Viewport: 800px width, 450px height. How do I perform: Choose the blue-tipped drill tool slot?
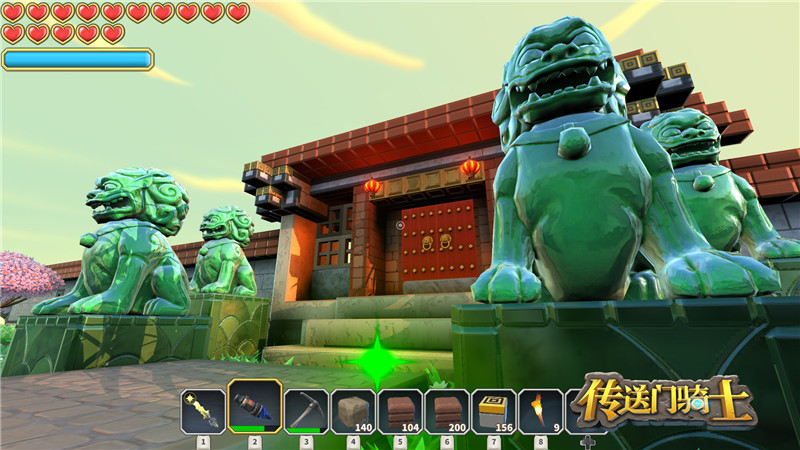[x=254, y=408]
